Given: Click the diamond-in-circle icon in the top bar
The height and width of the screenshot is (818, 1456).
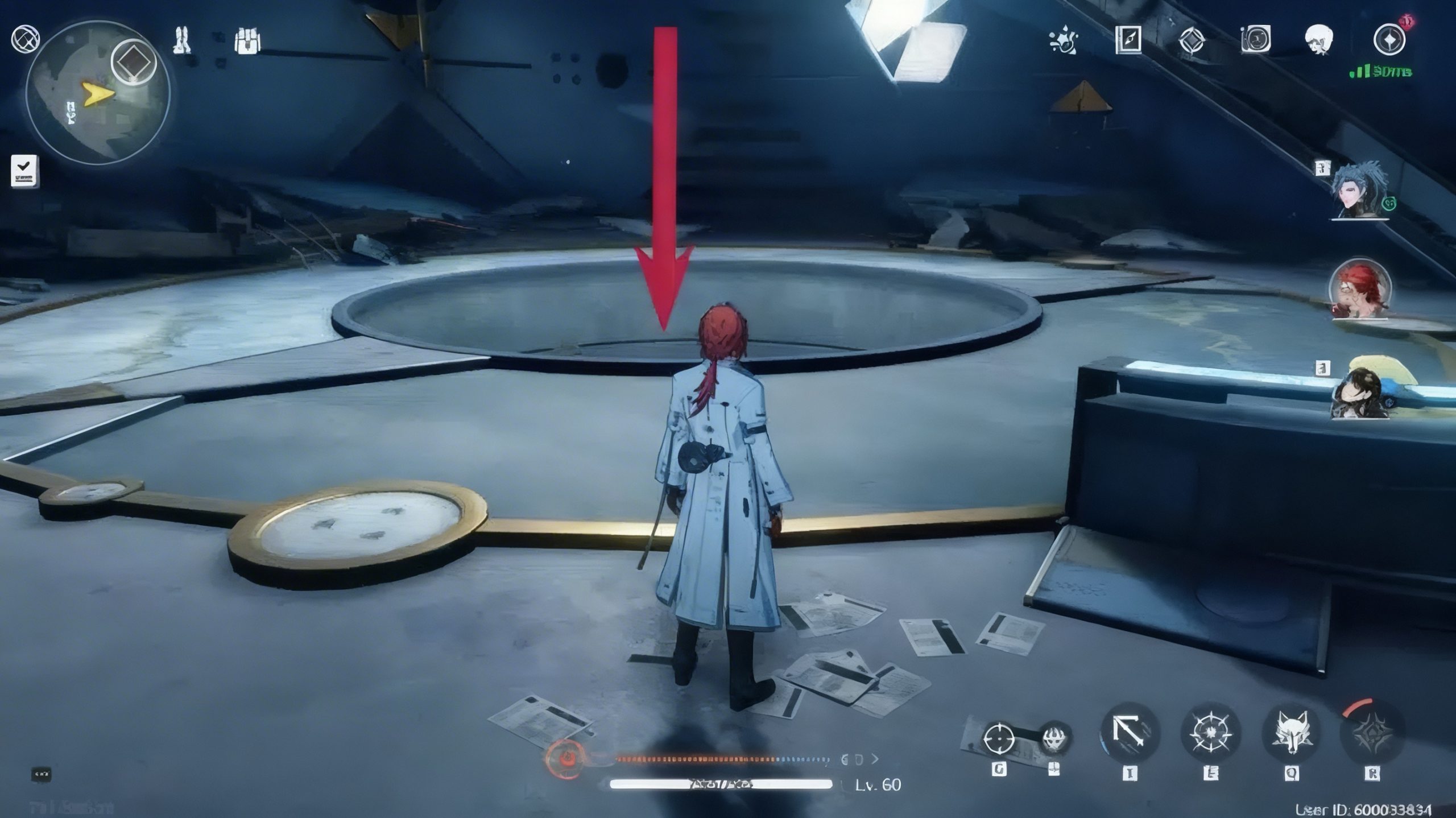Looking at the screenshot, I should [x=1192, y=40].
